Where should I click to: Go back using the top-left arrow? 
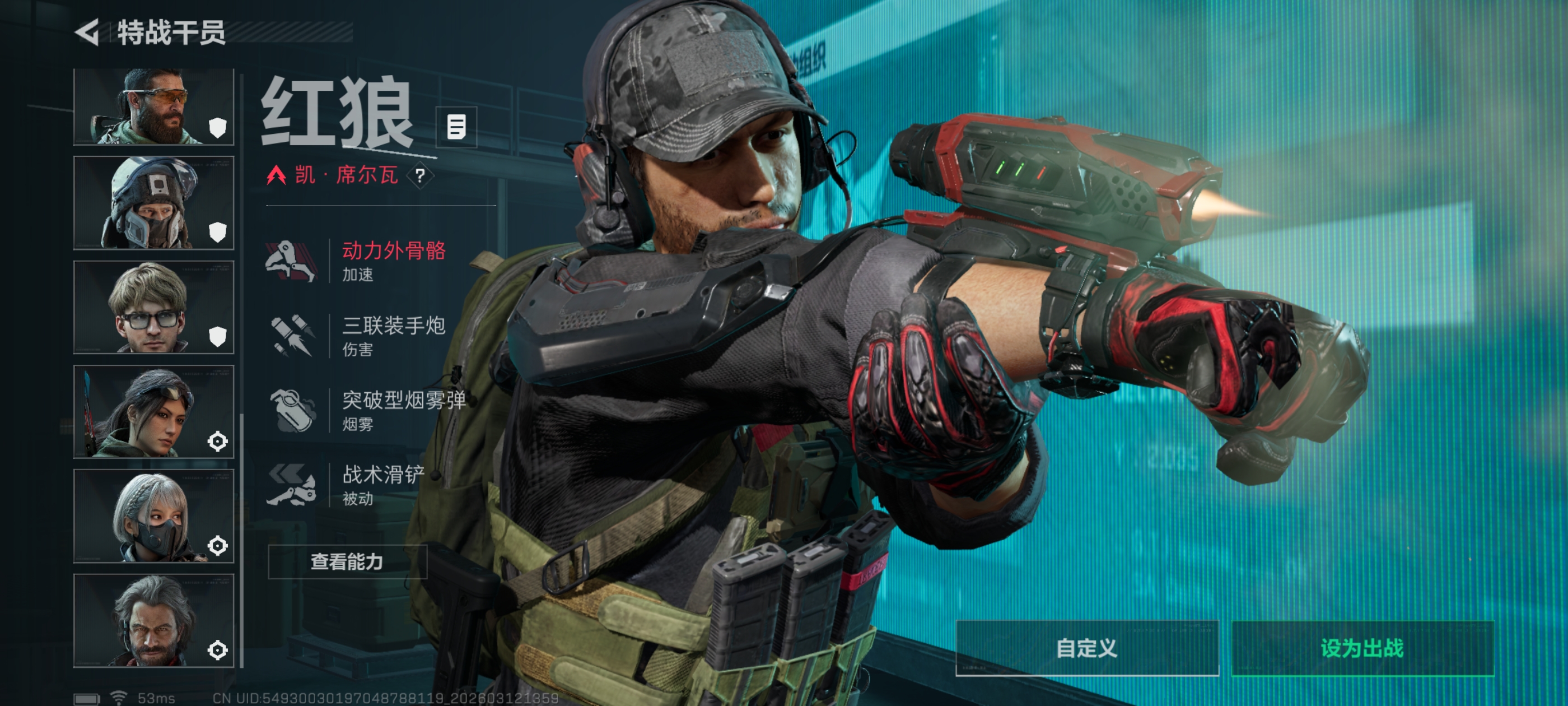click(x=88, y=32)
